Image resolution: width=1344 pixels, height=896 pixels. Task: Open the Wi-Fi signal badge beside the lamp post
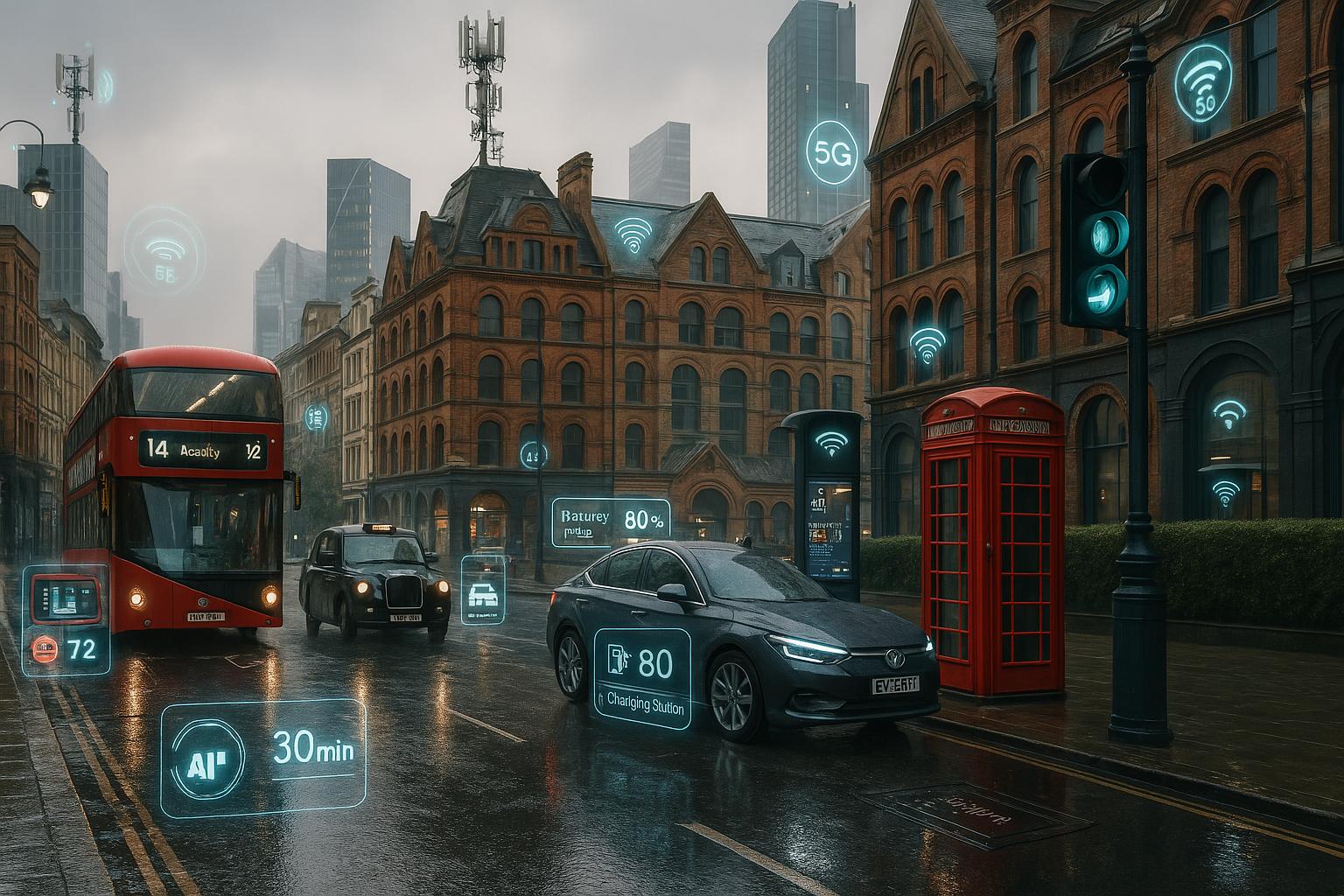pos(1205,83)
